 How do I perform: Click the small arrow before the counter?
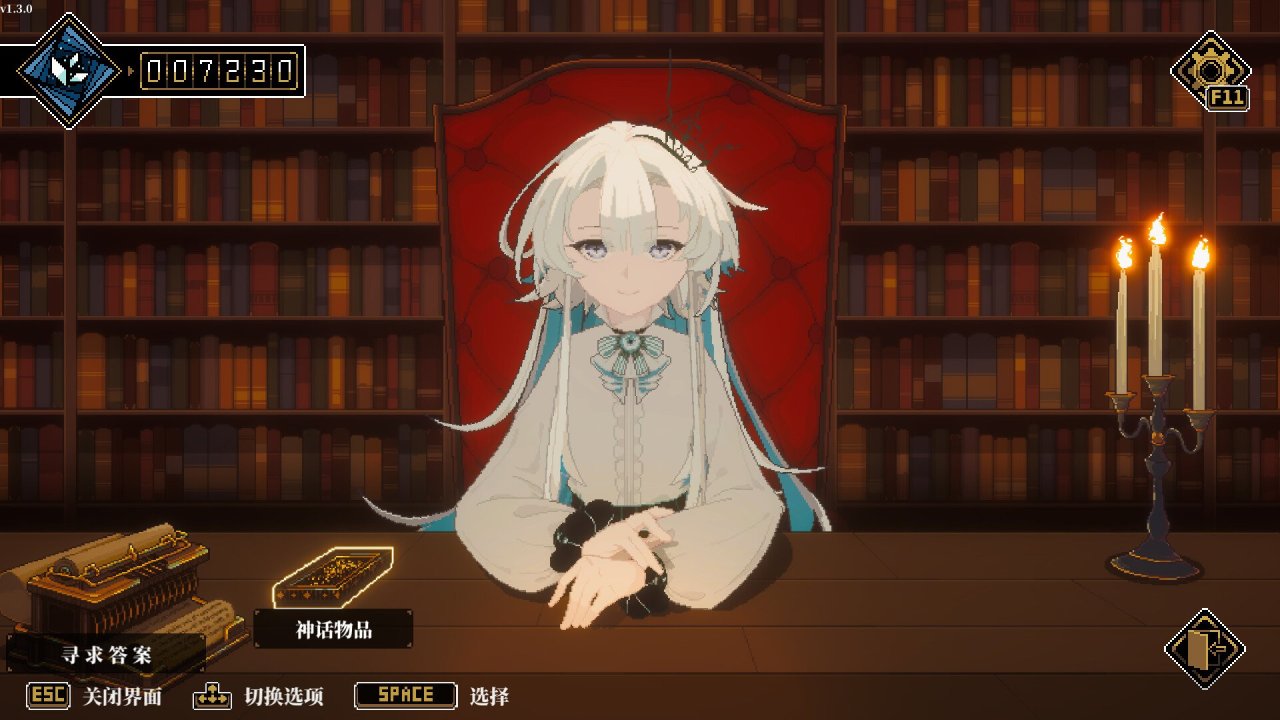pyautogui.click(x=132, y=72)
